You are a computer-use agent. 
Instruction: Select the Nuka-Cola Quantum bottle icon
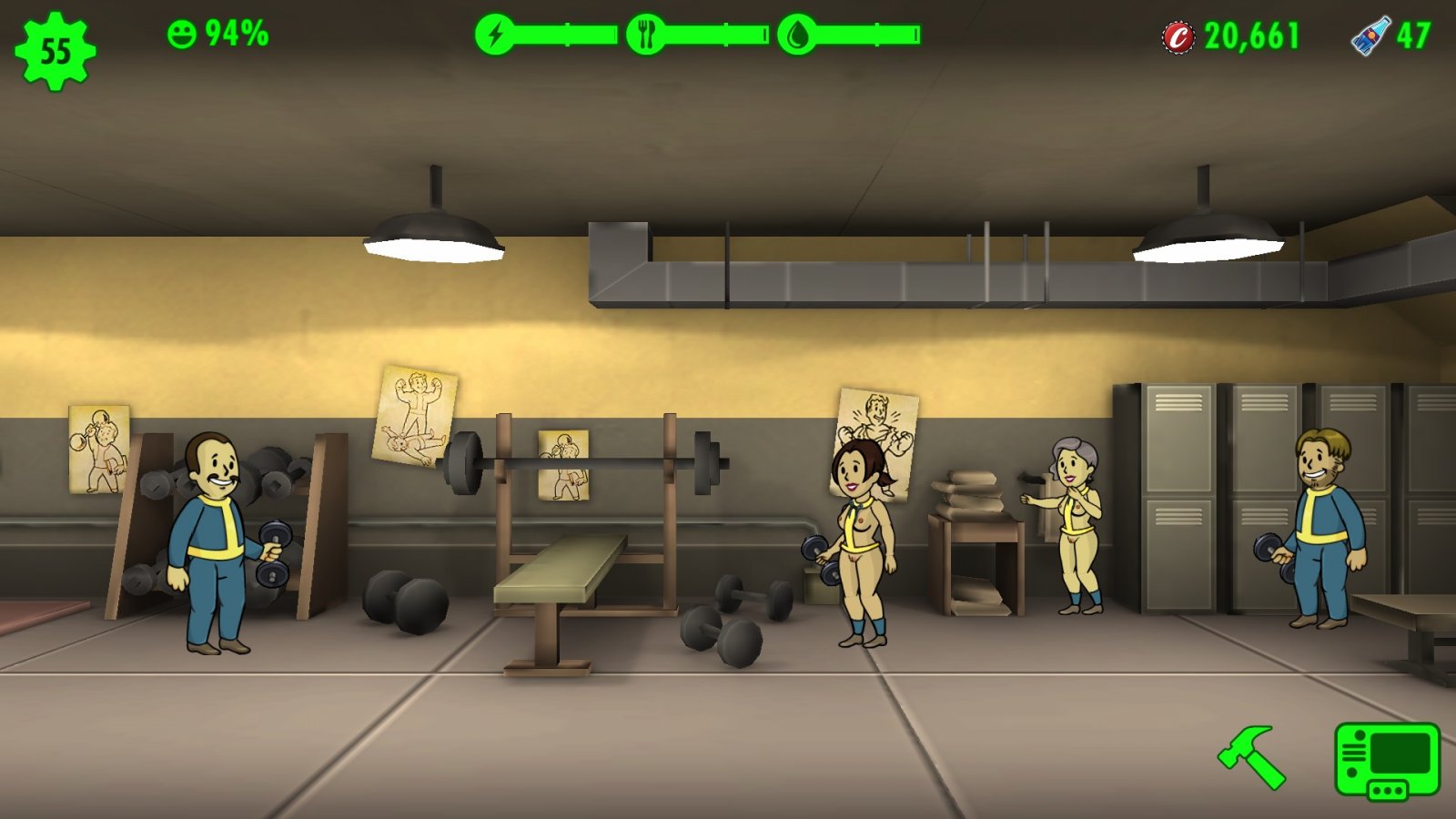click(x=1370, y=36)
